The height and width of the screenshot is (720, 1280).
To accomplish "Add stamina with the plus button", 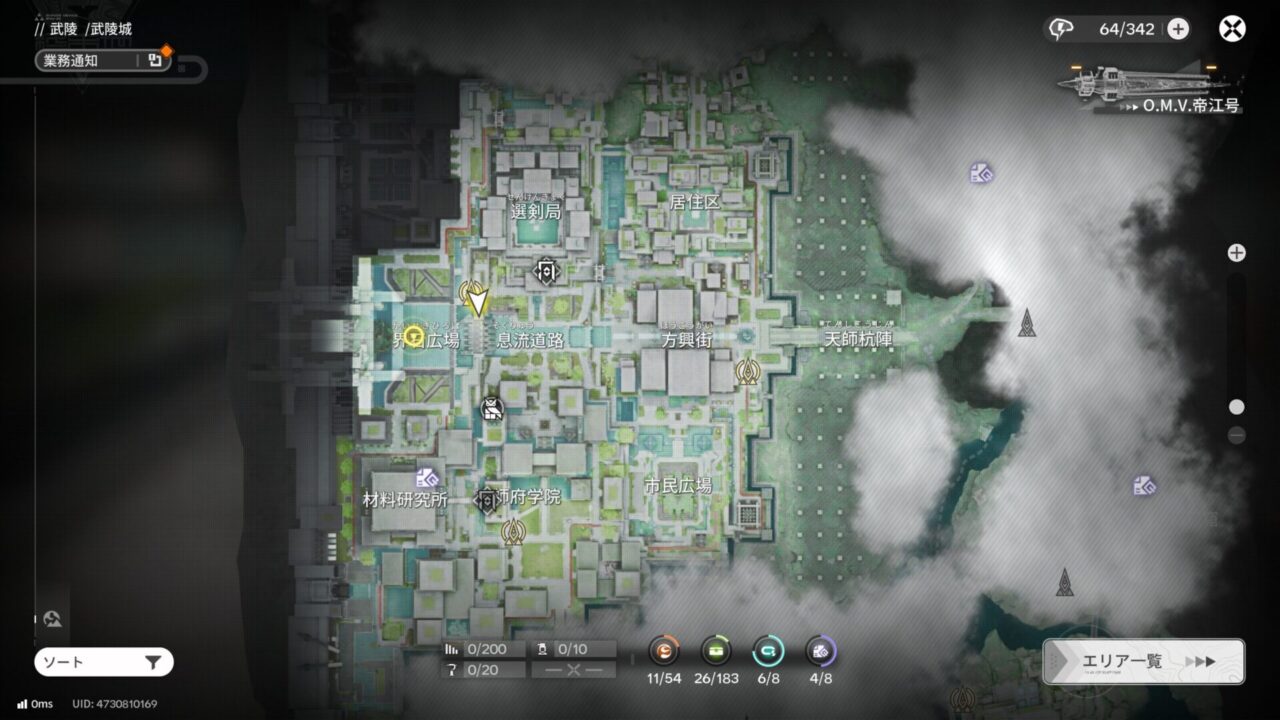I will pos(1178,29).
